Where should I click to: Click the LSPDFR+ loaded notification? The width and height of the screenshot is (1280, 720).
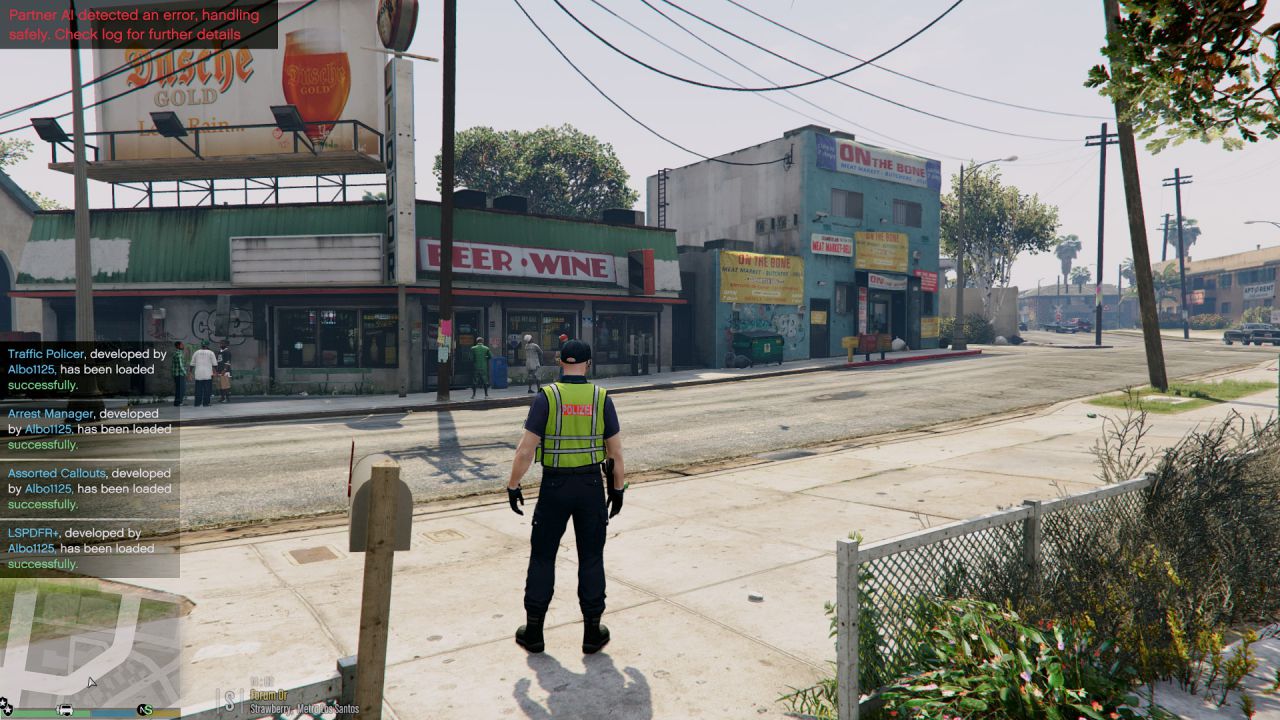point(89,548)
